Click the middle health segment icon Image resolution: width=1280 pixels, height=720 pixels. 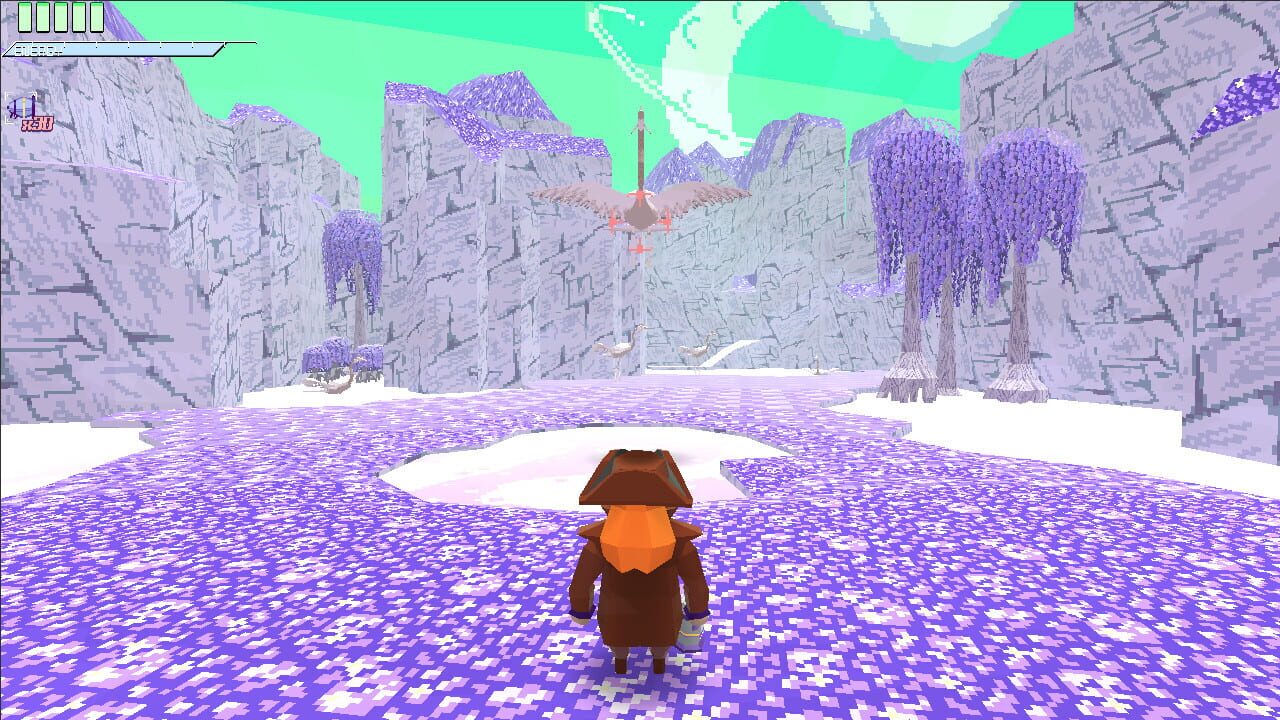tap(60, 17)
